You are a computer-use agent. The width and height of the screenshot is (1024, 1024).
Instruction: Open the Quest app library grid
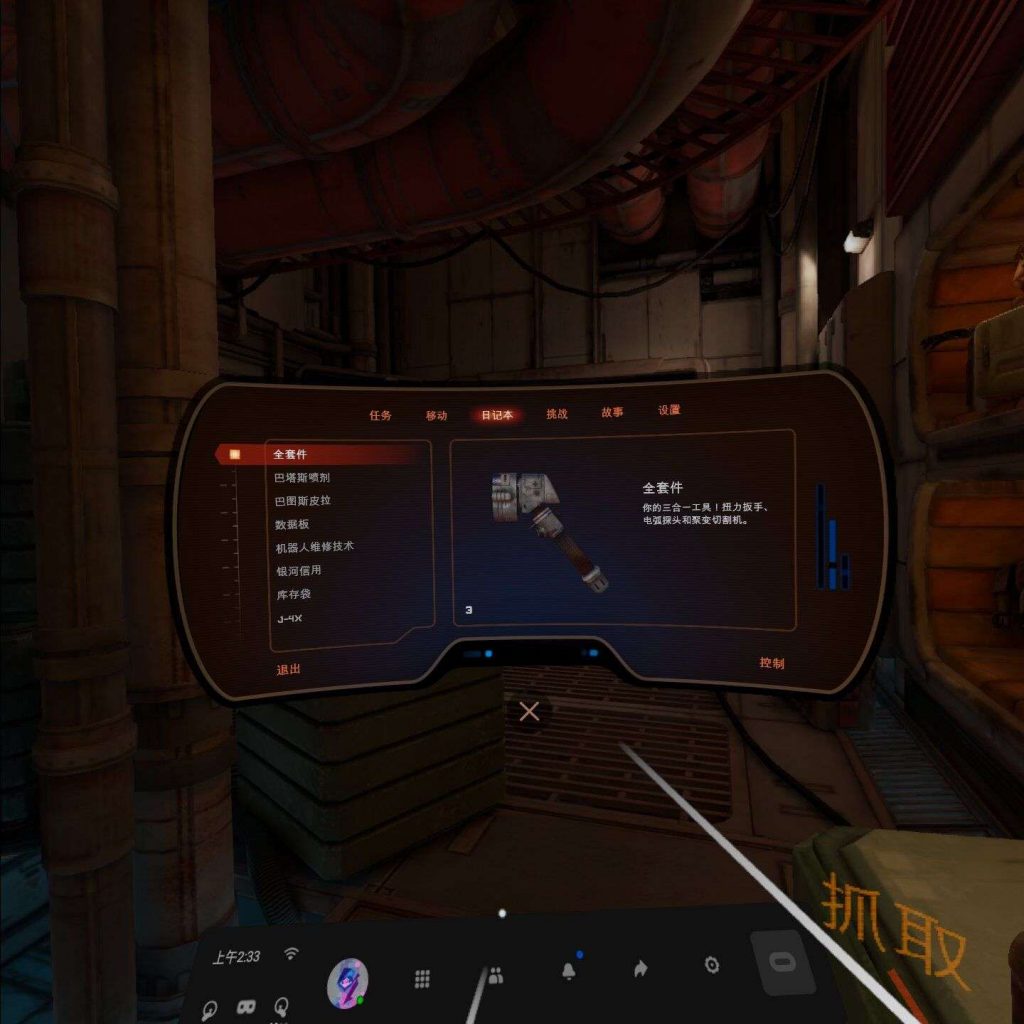point(423,979)
